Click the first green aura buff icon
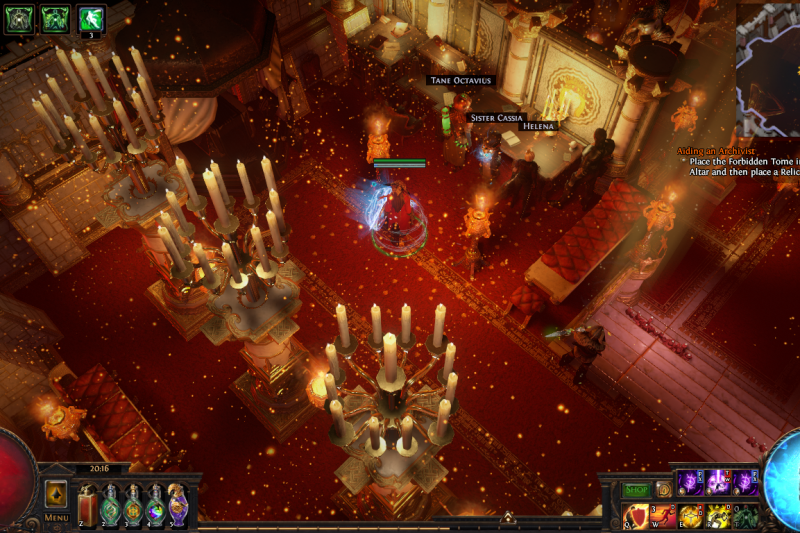This screenshot has width=800, height=533. tap(20, 18)
